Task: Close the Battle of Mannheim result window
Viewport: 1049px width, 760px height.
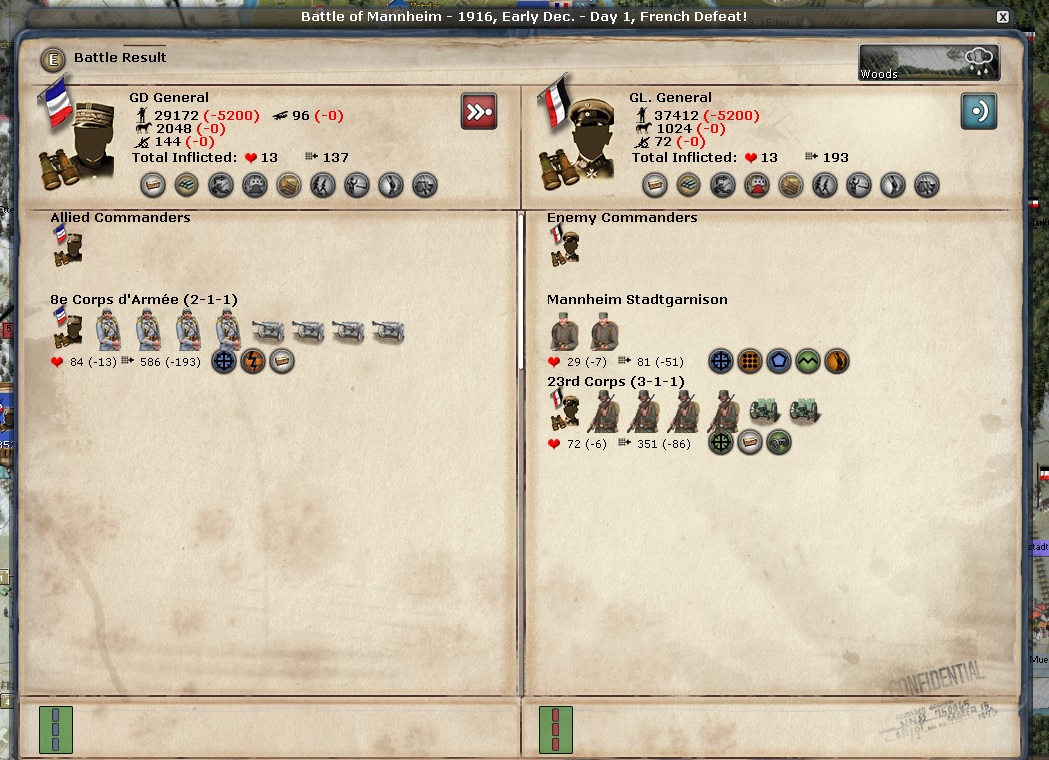Action: [1003, 17]
